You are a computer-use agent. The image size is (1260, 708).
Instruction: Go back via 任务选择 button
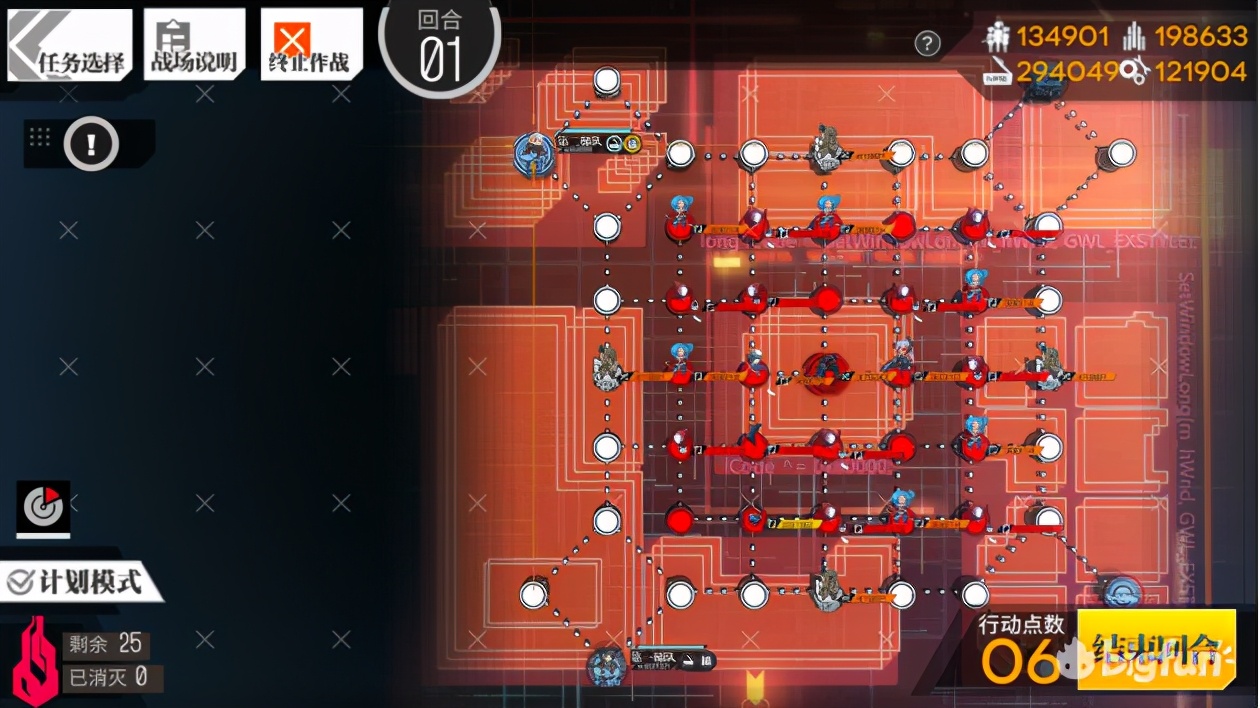click(70, 45)
